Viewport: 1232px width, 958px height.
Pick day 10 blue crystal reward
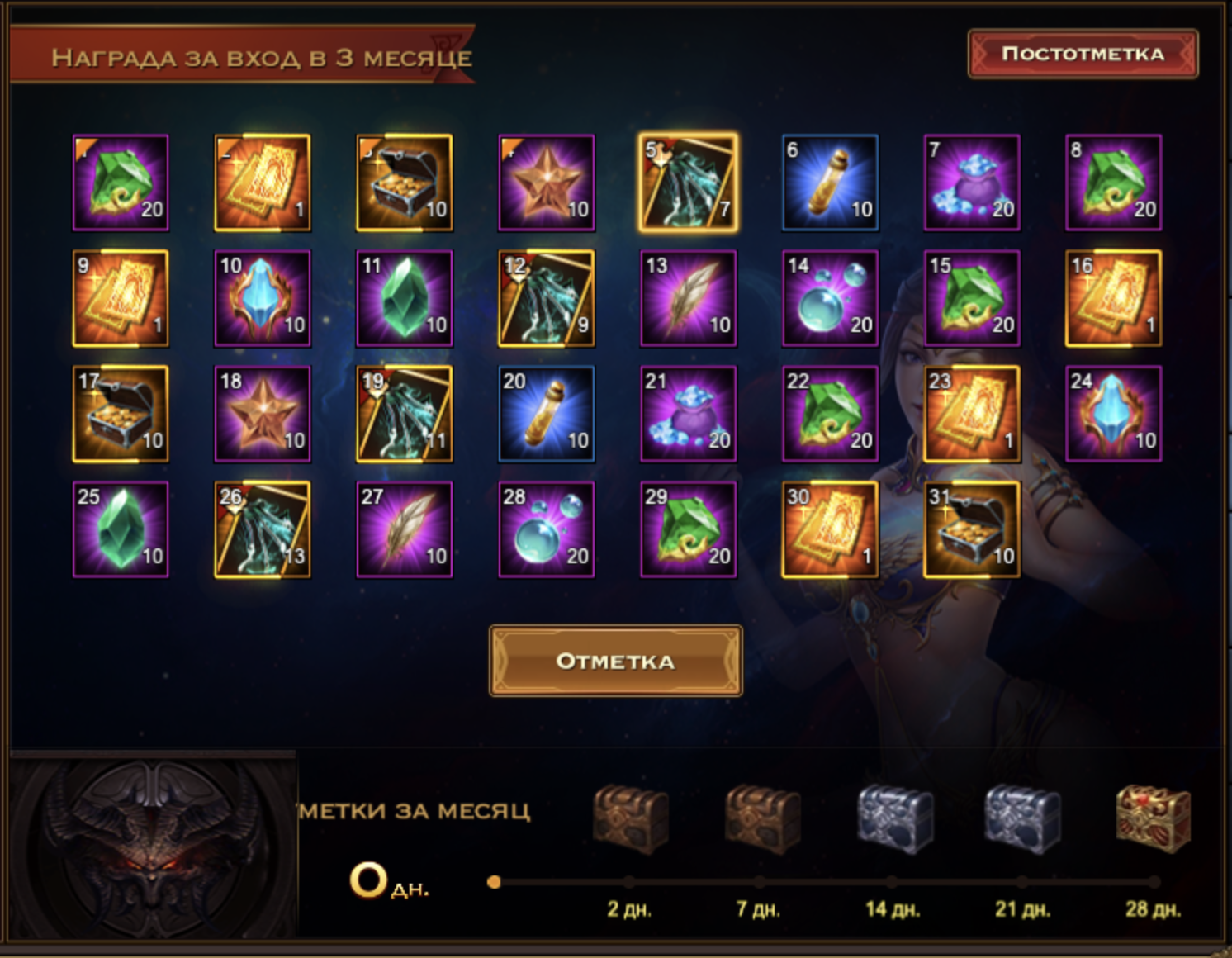[x=263, y=298]
